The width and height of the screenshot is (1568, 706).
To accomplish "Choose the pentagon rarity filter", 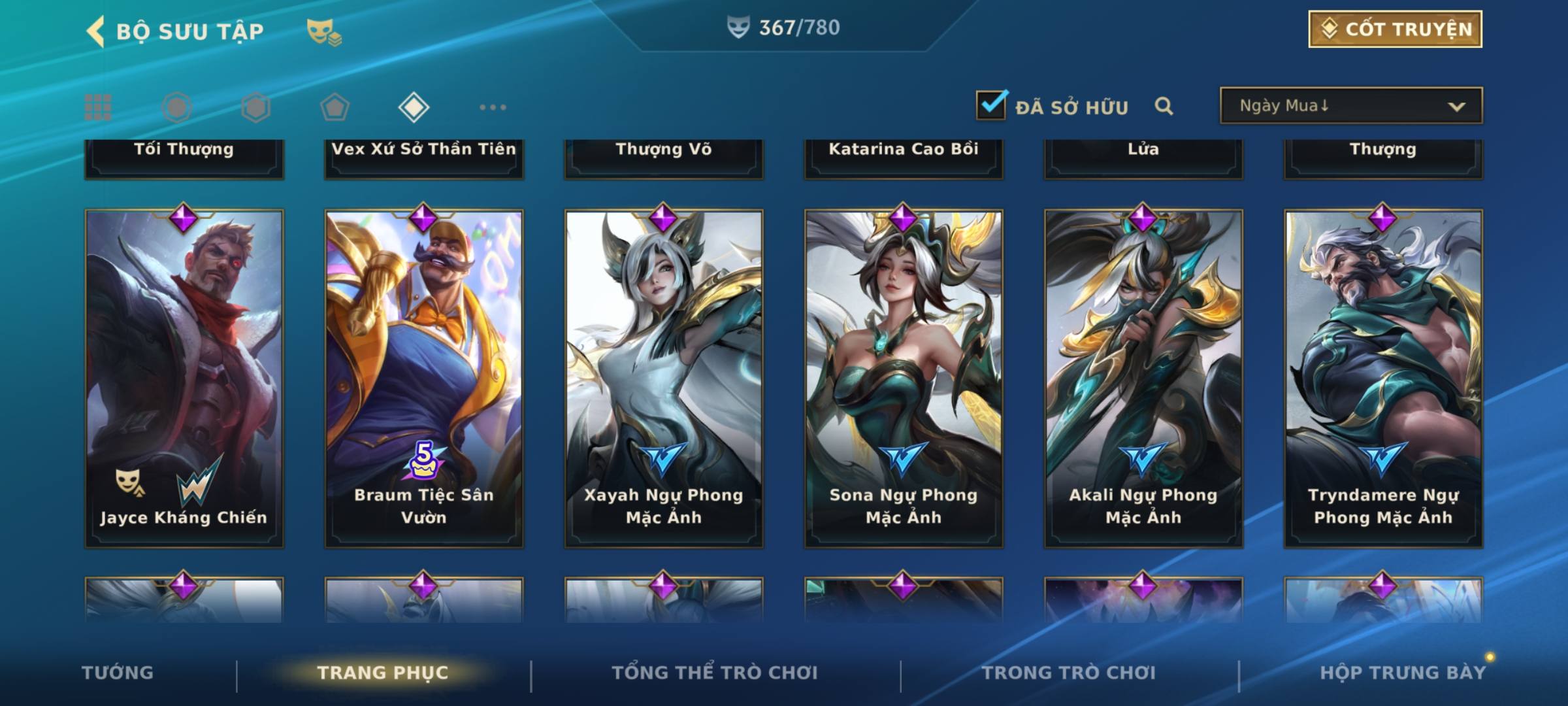I will tap(335, 107).
